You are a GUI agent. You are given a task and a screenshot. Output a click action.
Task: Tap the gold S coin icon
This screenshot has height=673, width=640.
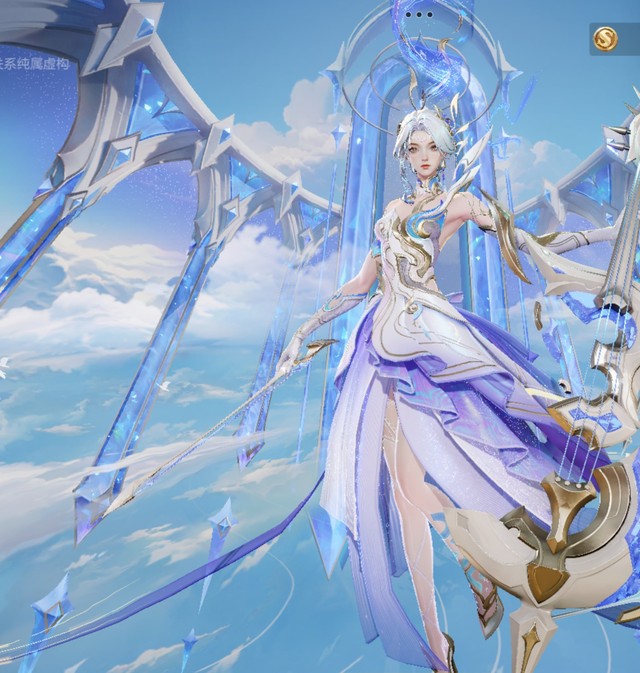[x=605, y=39]
